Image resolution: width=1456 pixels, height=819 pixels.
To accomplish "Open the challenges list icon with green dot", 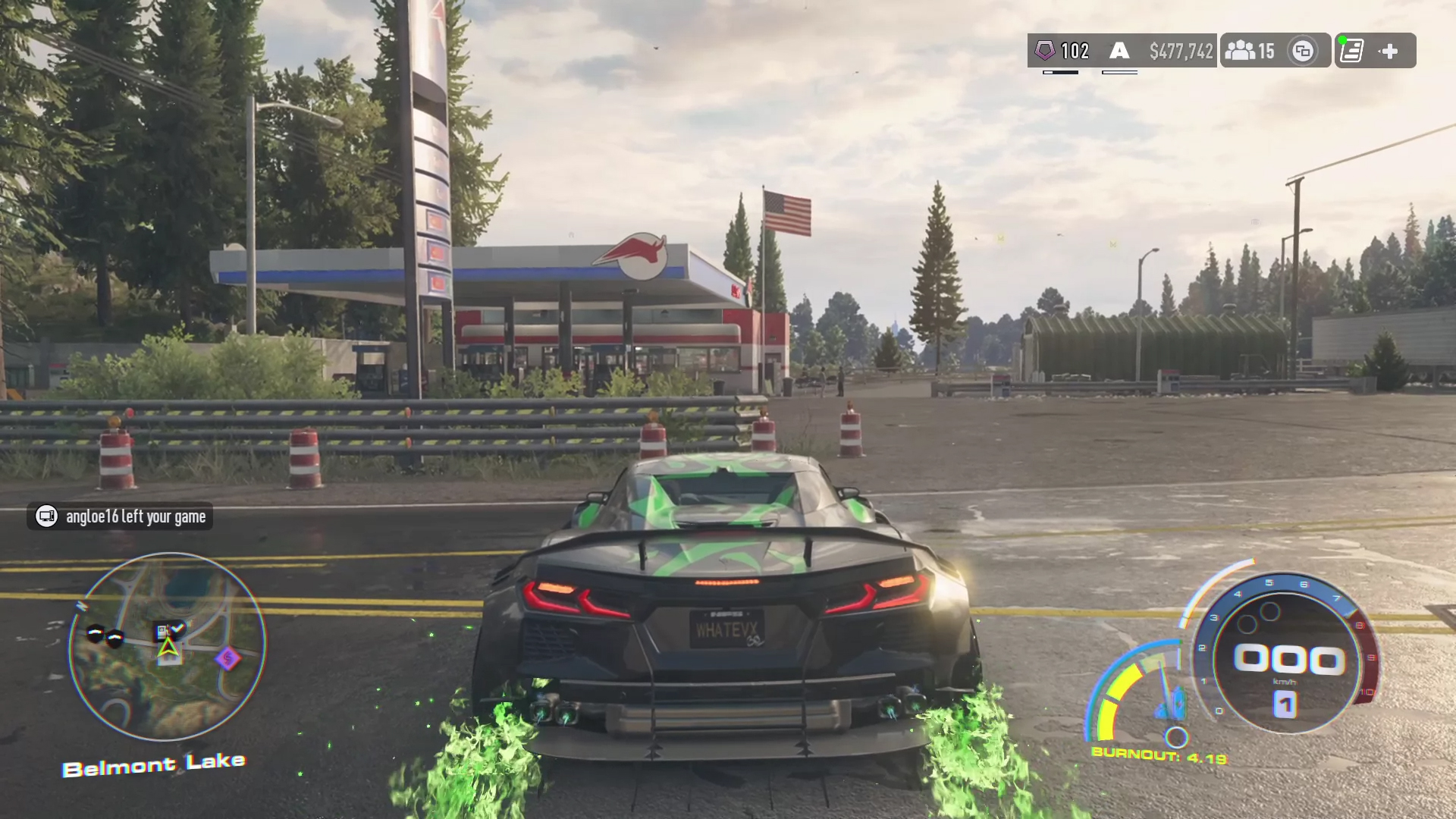I will pyautogui.click(x=1352, y=51).
